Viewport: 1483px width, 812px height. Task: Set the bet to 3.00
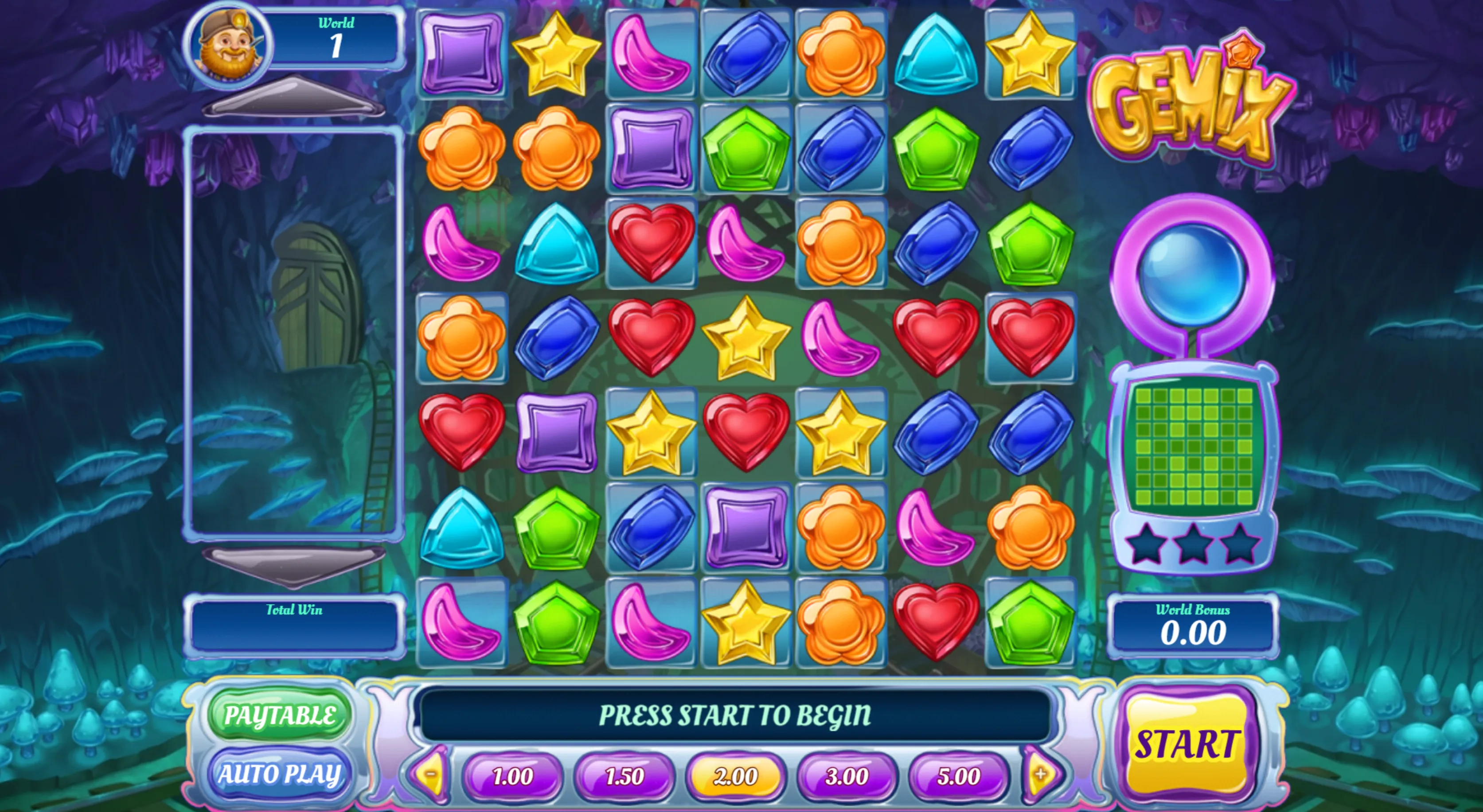click(847, 776)
